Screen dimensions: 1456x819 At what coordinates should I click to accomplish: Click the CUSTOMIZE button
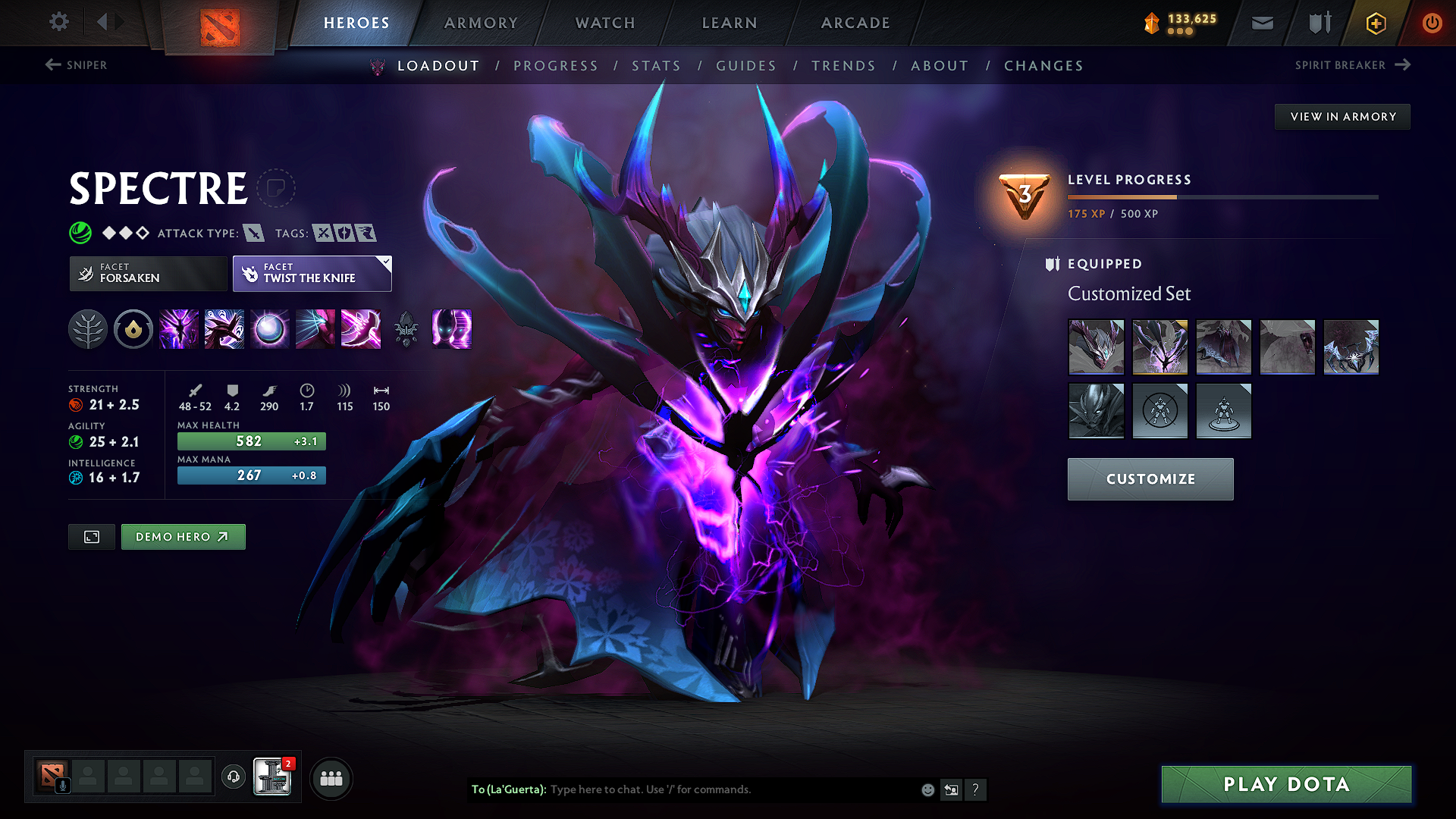(1150, 479)
